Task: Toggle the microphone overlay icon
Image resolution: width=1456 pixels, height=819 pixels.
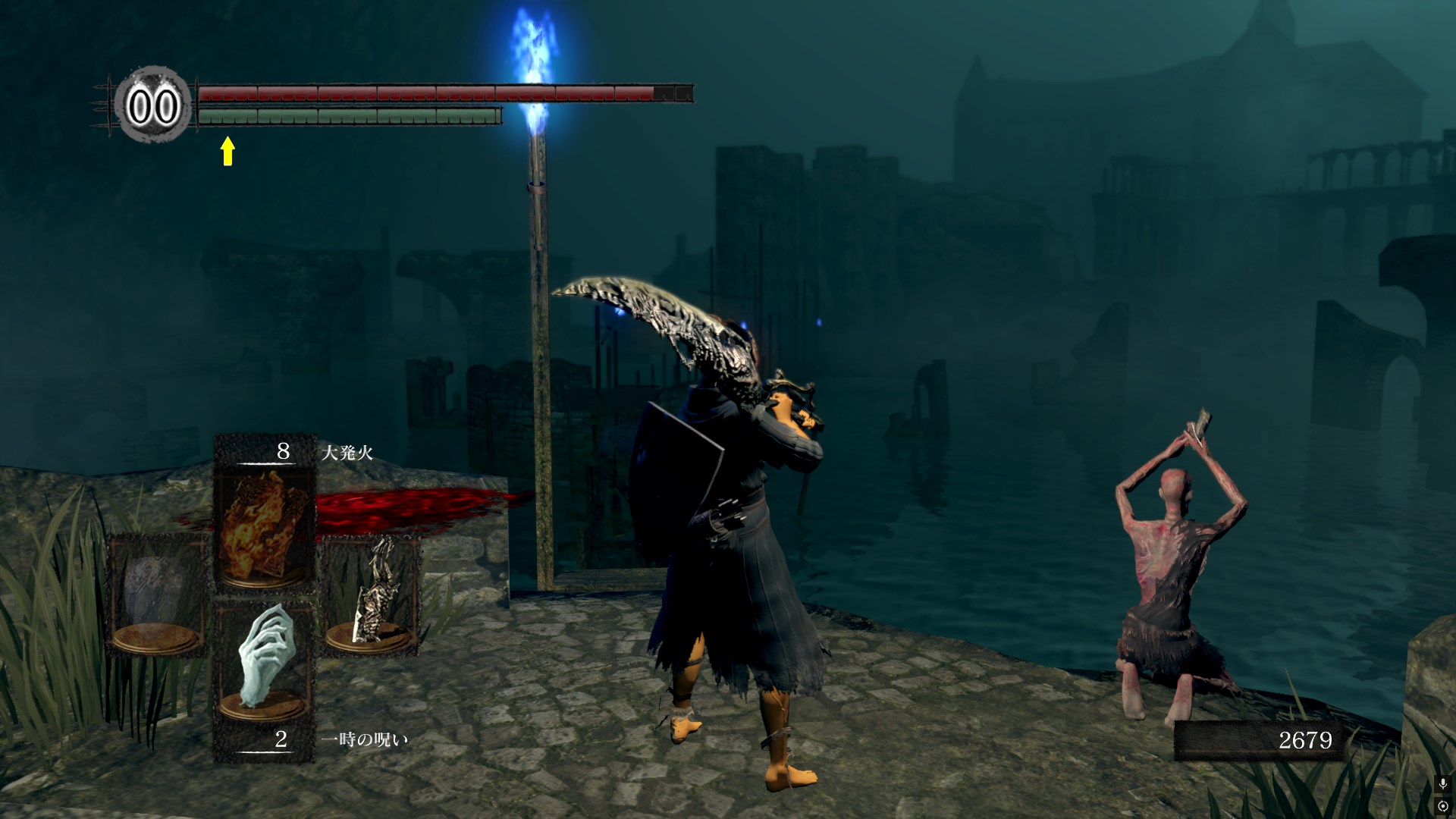Action: coord(1443,783)
